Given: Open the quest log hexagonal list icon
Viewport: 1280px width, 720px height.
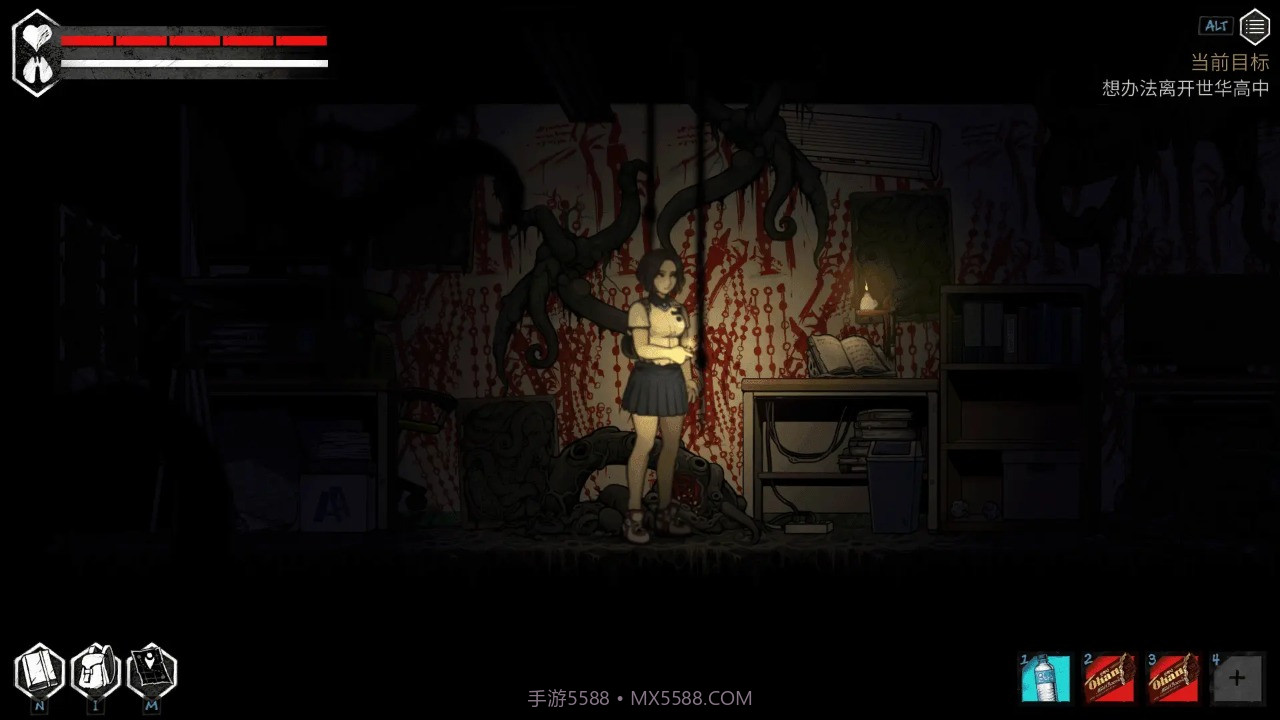Looking at the screenshot, I should coord(1255,26).
